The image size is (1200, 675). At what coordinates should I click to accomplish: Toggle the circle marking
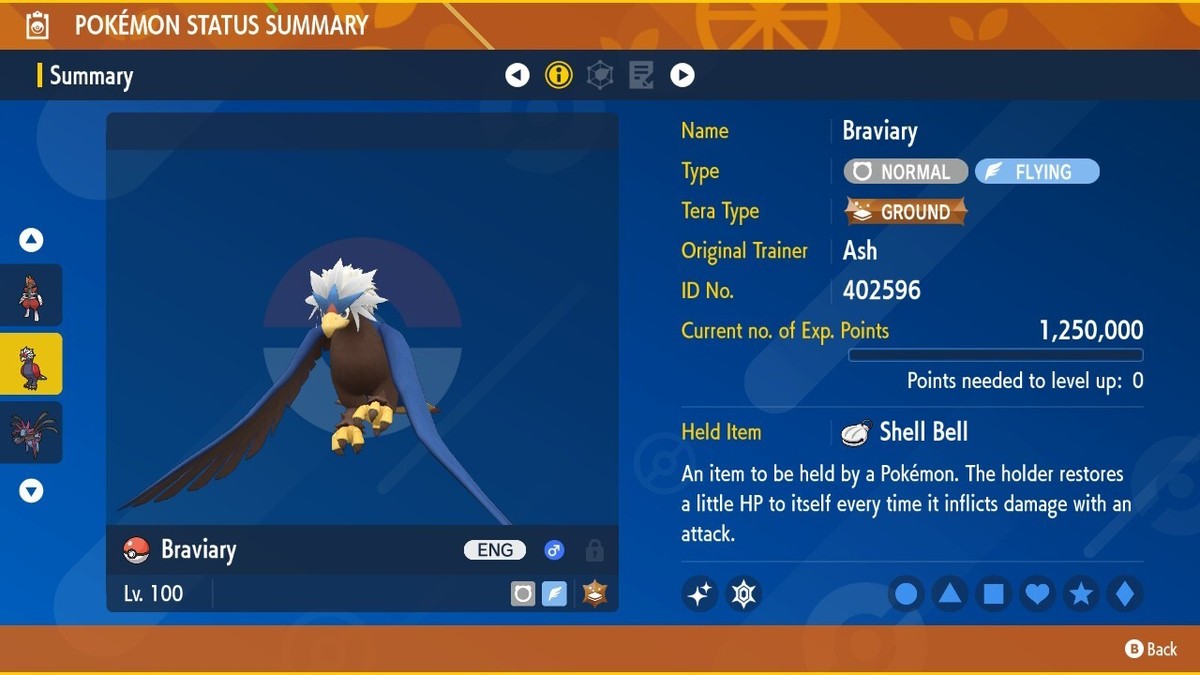tap(906, 594)
